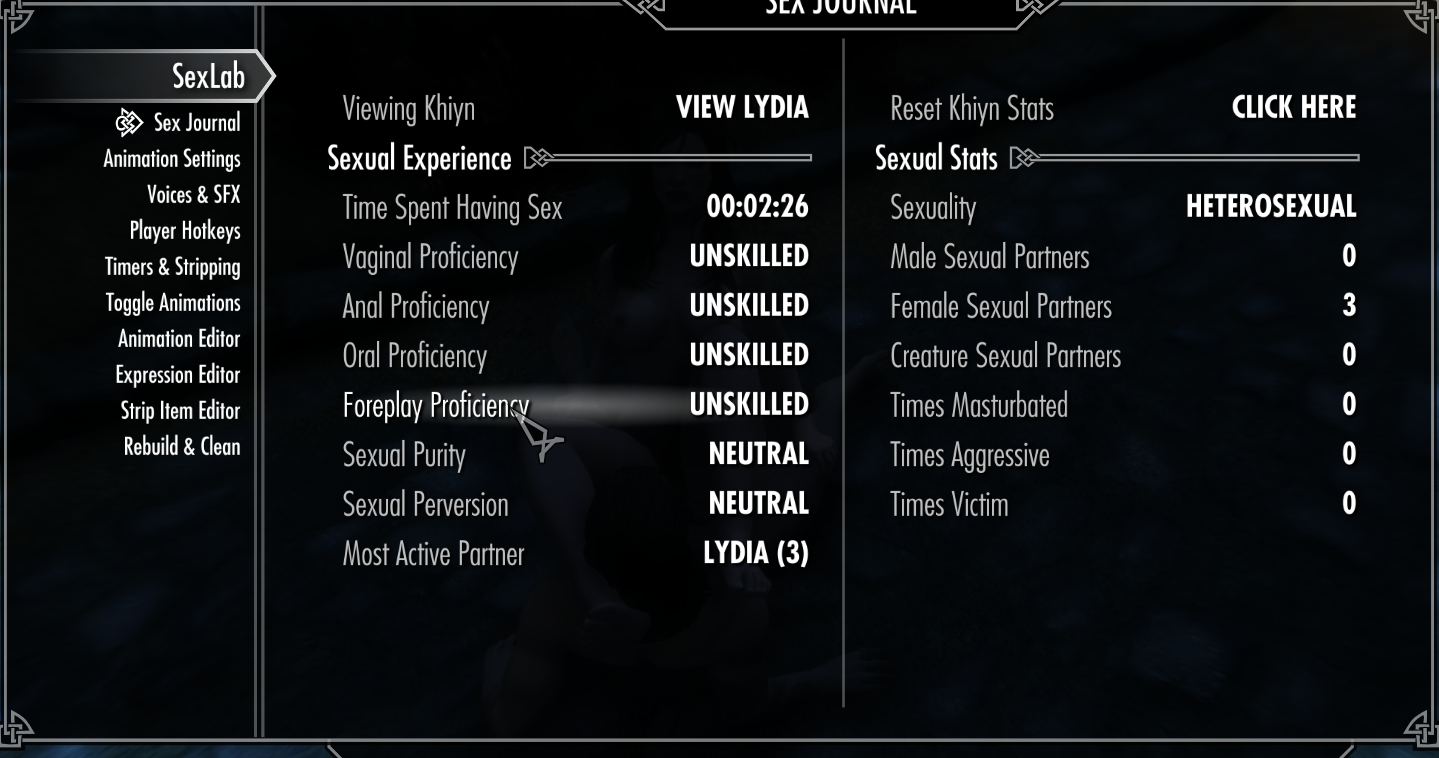The height and width of the screenshot is (758, 1439).
Task: Open the Rebuild & Clean page
Action: pyautogui.click(x=182, y=446)
